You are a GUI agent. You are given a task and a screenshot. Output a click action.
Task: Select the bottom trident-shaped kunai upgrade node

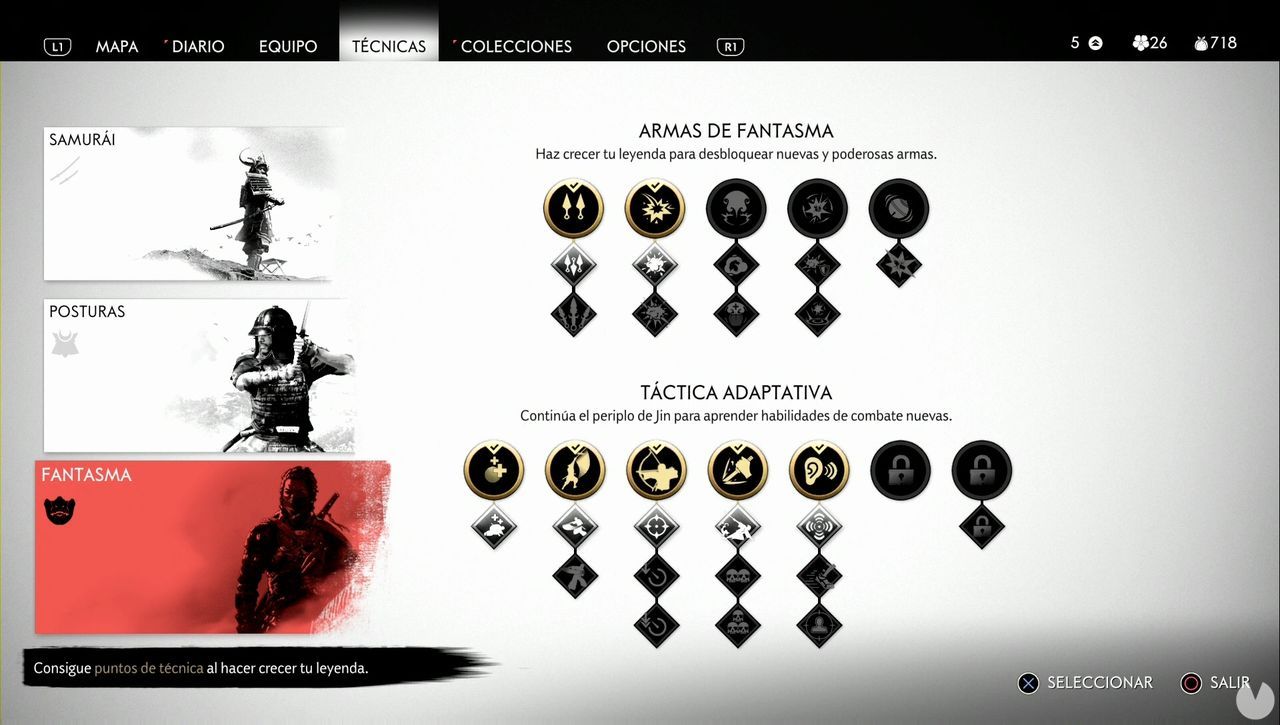tap(573, 312)
